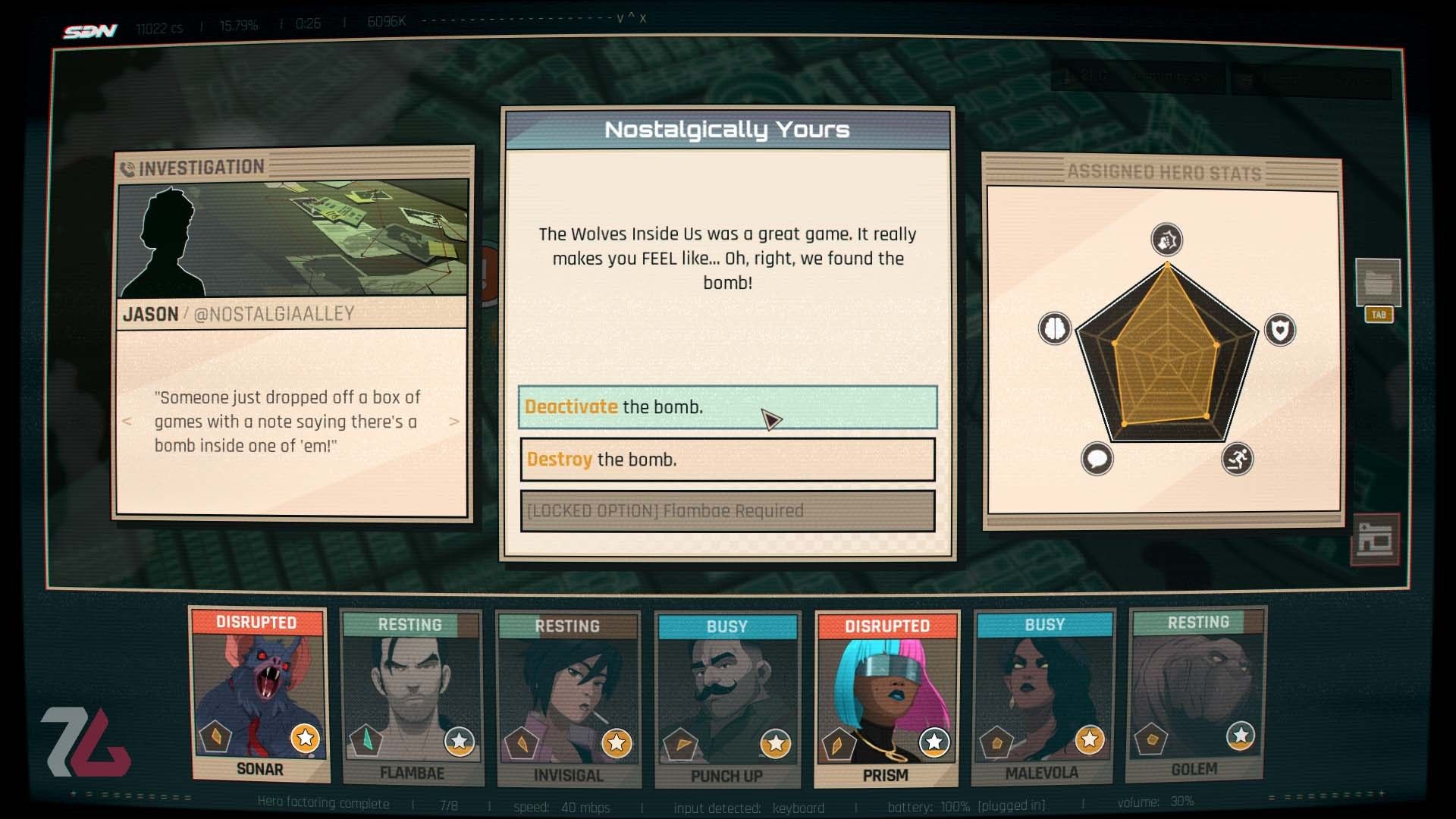Click the brain intellect stat icon

1054,328
